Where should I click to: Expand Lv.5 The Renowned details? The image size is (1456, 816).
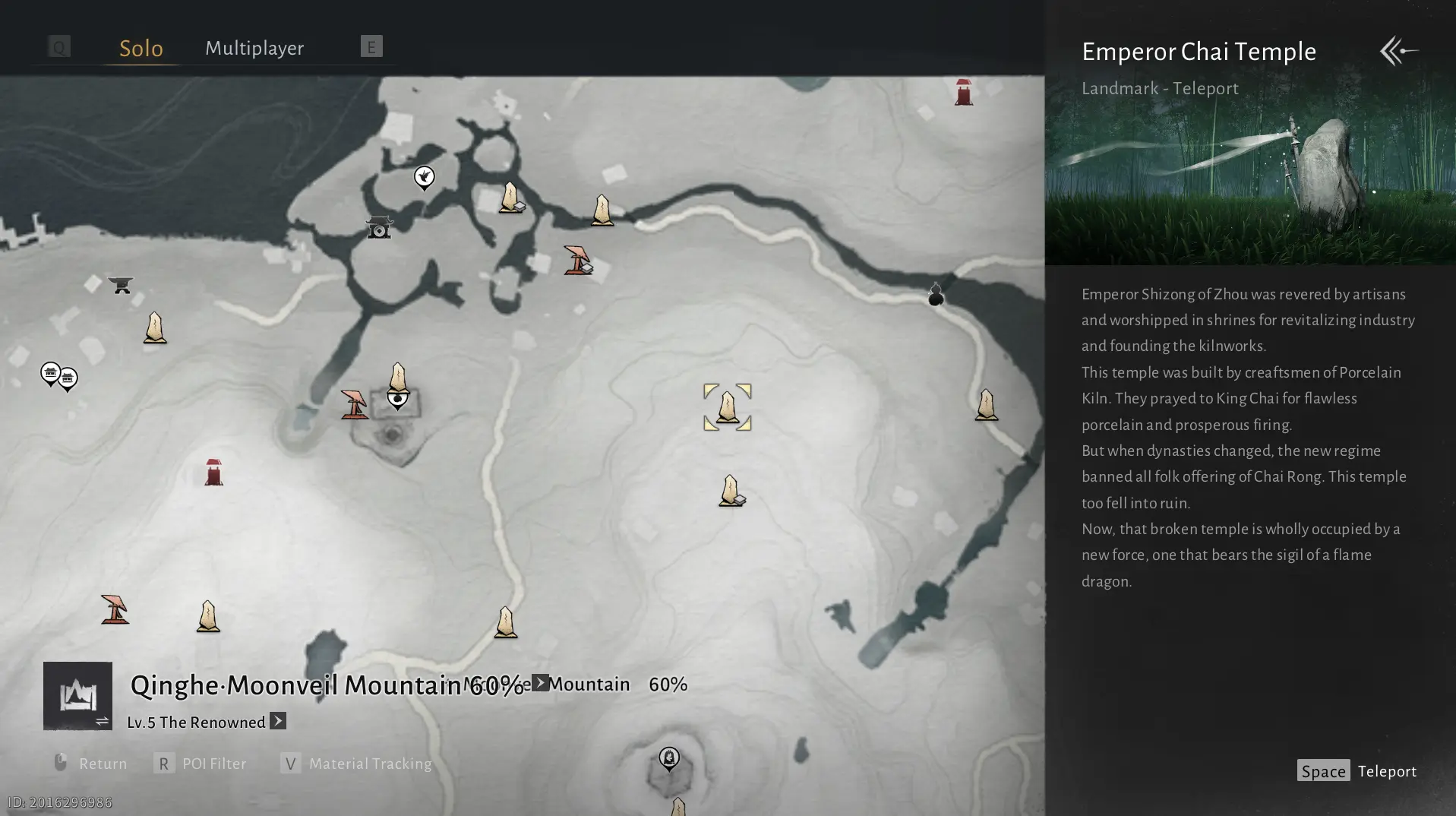(x=278, y=721)
